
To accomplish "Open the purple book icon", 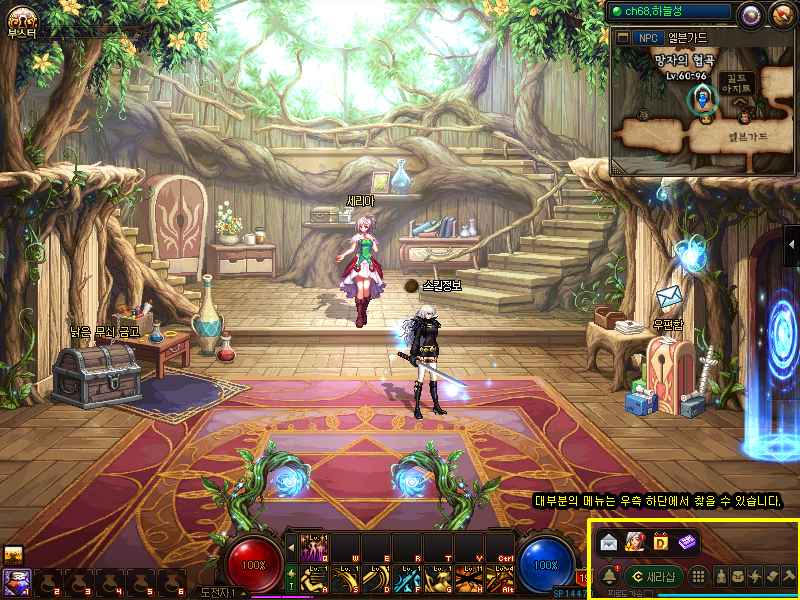I will pyautogui.click(x=686, y=542).
